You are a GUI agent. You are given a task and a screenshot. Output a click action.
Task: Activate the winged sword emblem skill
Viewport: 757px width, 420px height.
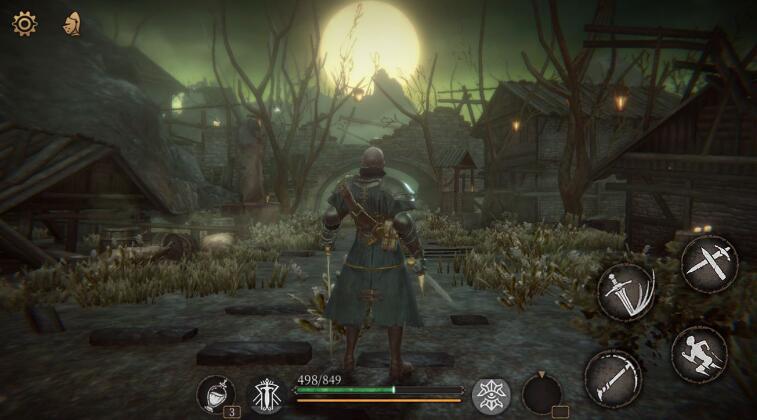coord(267,394)
